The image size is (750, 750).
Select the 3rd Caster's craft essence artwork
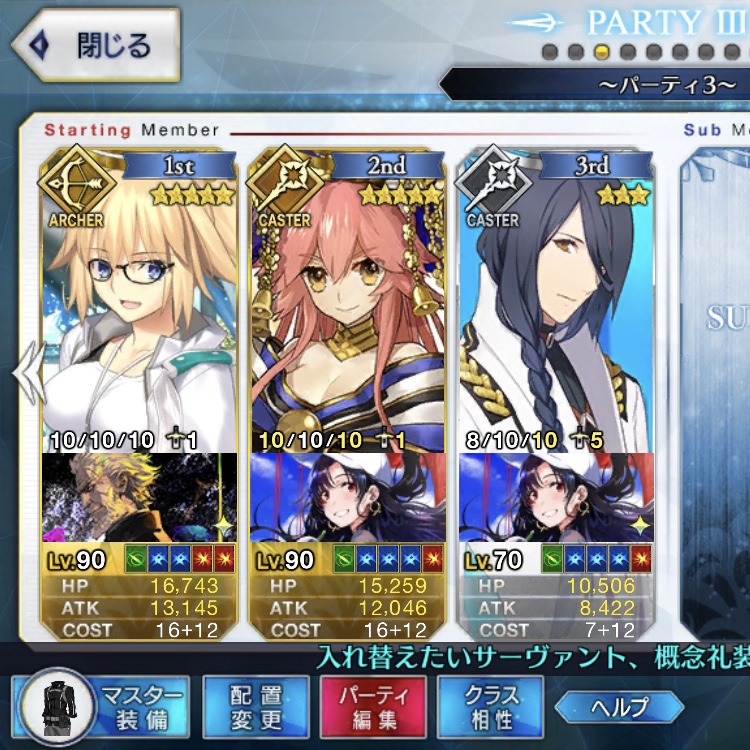[x=556, y=497]
